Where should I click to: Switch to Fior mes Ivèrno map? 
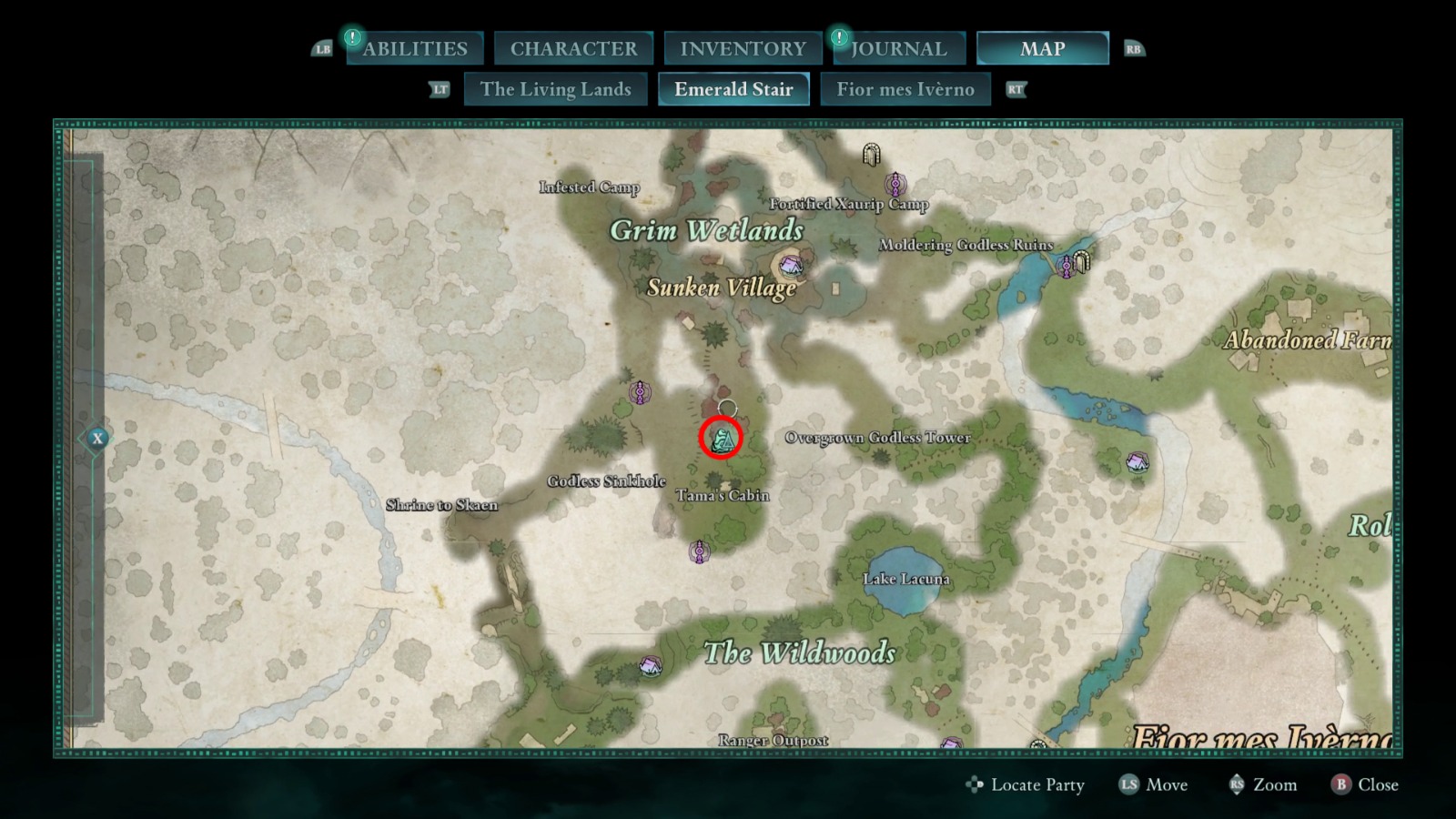tap(905, 89)
